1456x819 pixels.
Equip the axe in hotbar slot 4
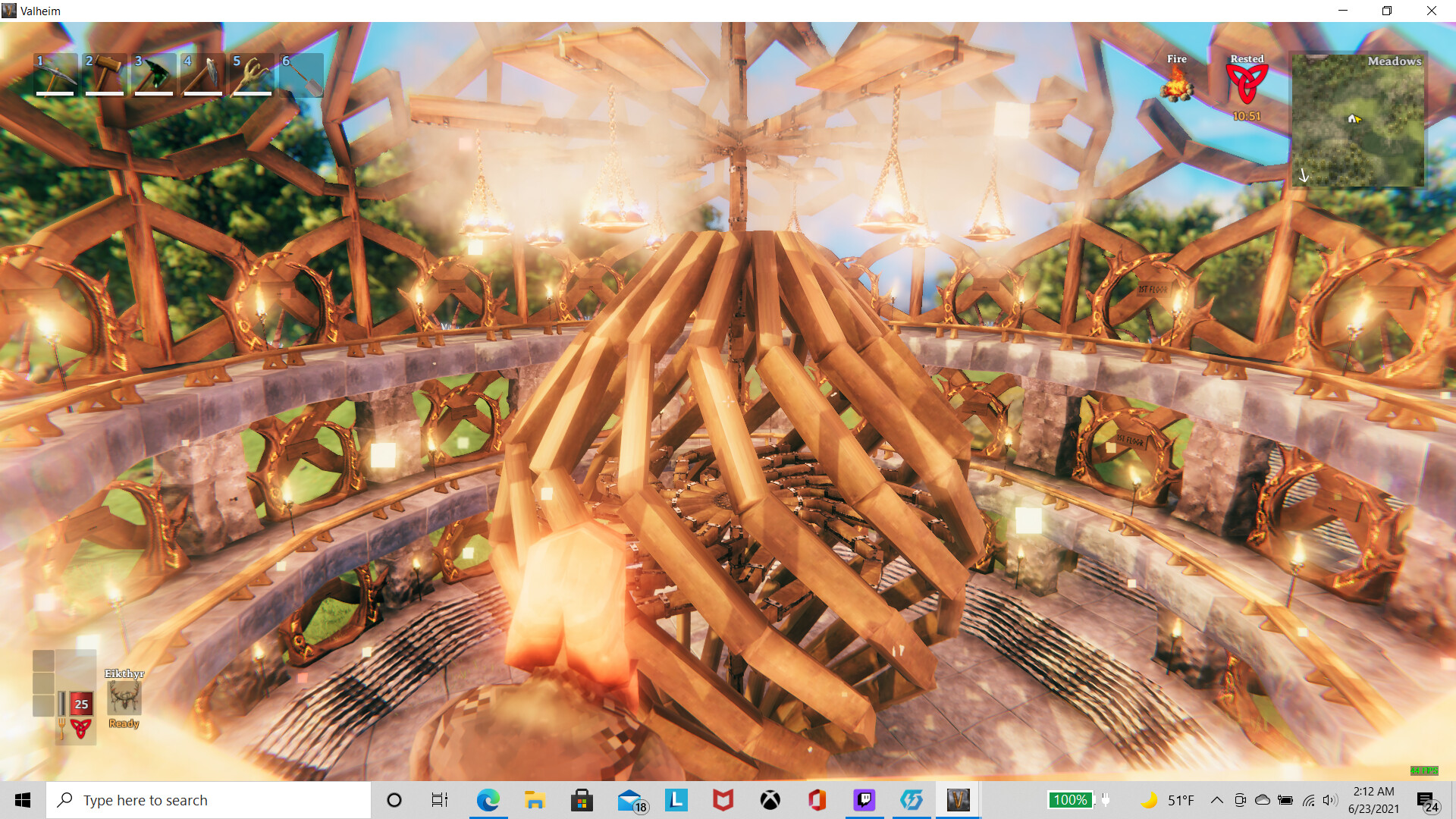click(x=202, y=74)
